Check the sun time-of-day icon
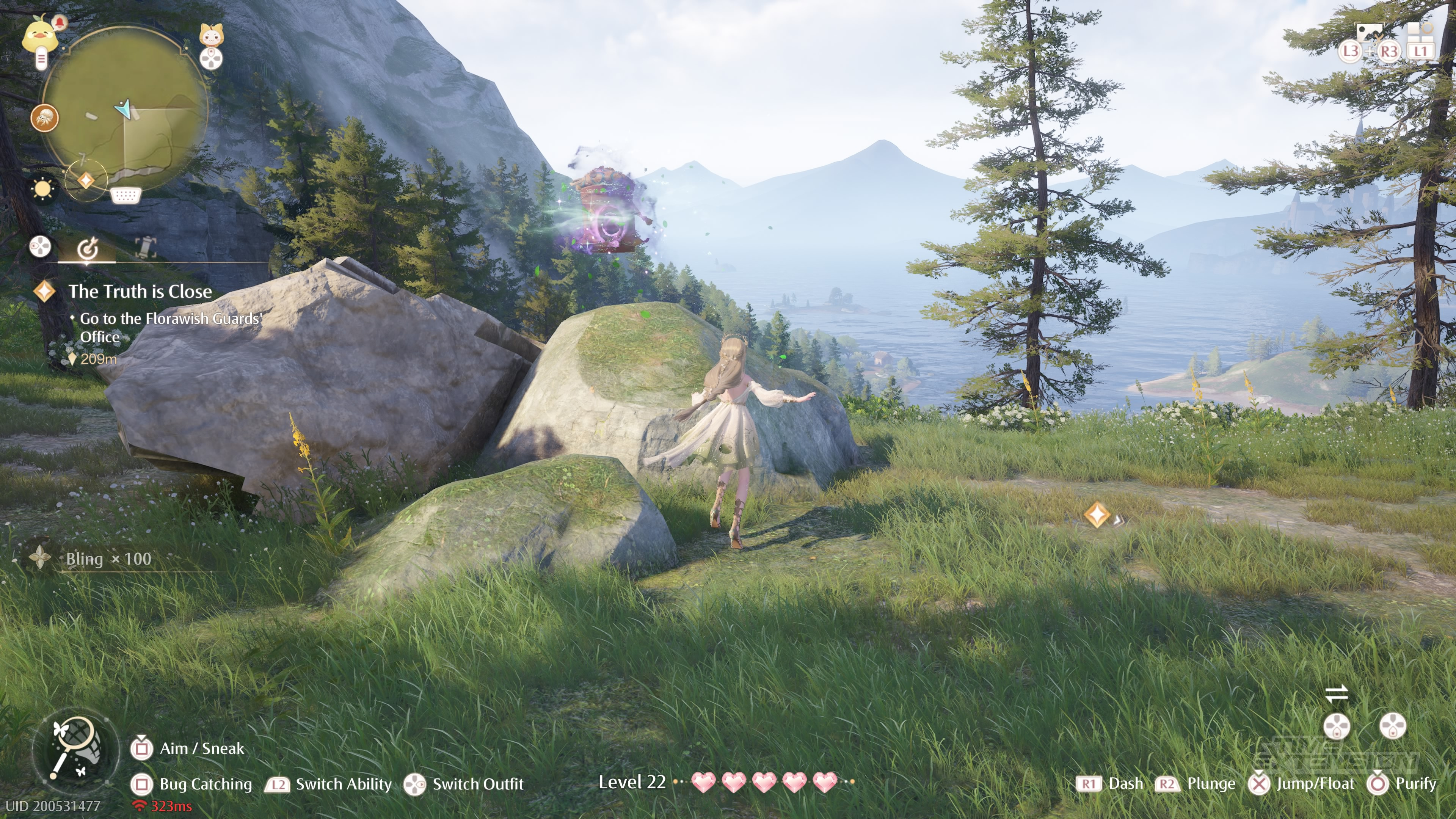 [x=42, y=188]
